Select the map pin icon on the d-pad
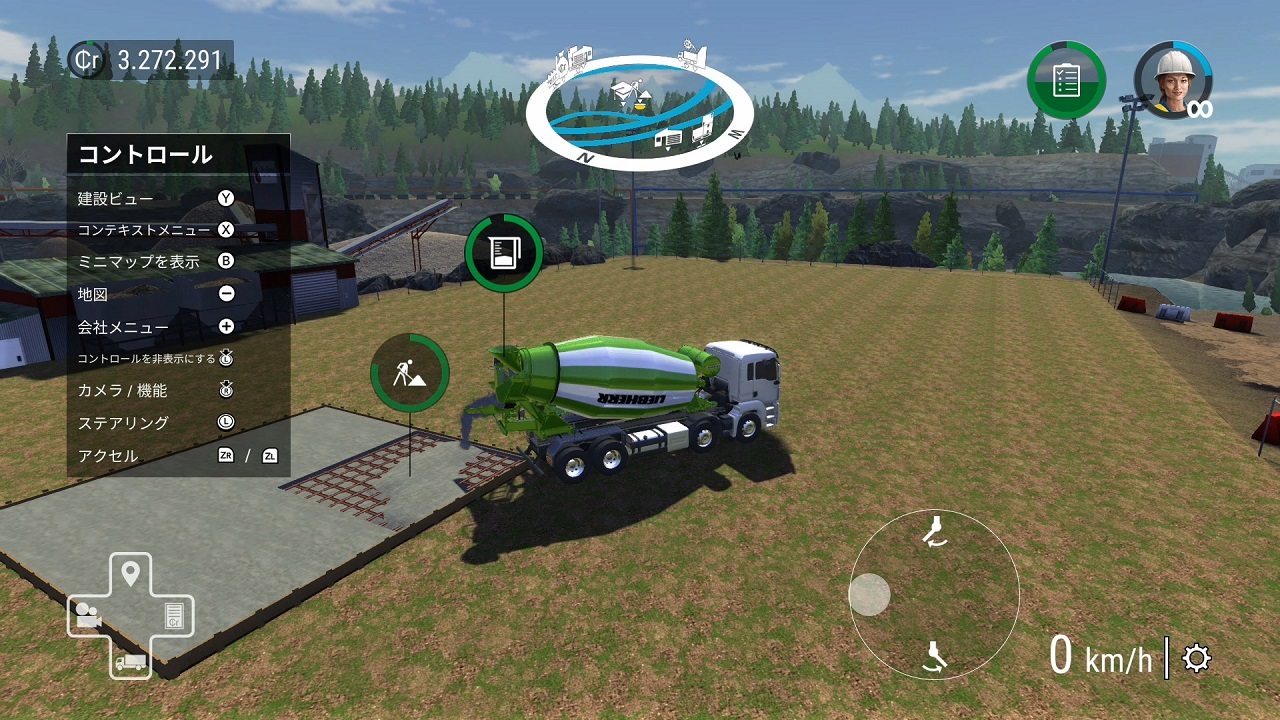Image resolution: width=1280 pixels, height=720 pixels. tap(130, 574)
